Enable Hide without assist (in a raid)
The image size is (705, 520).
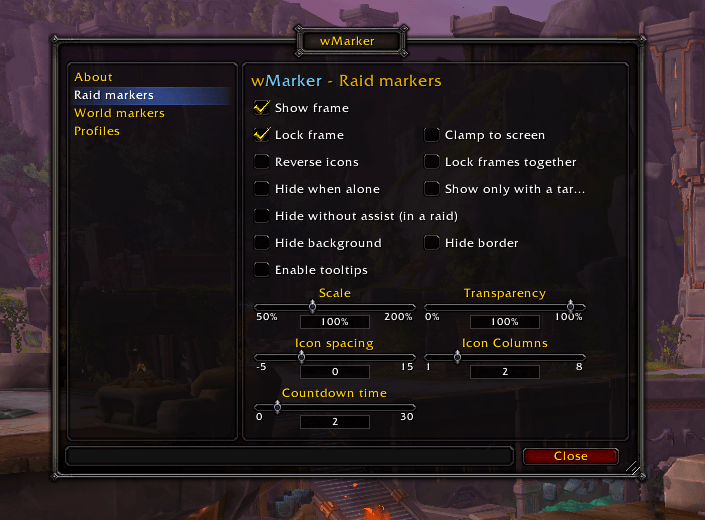click(262, 215)
